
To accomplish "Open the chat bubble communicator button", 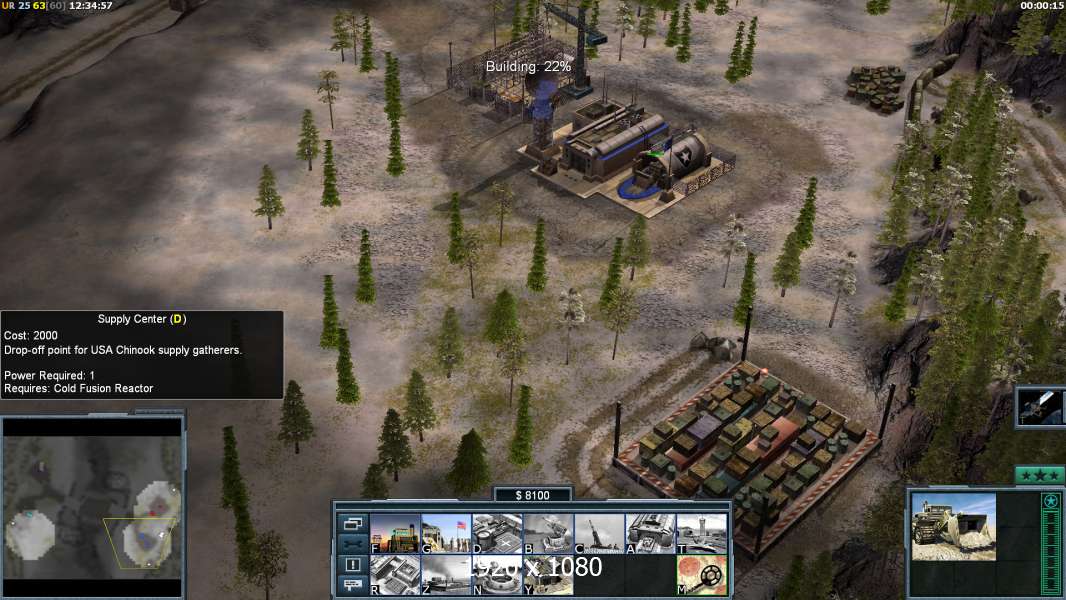I will point(352,585).
